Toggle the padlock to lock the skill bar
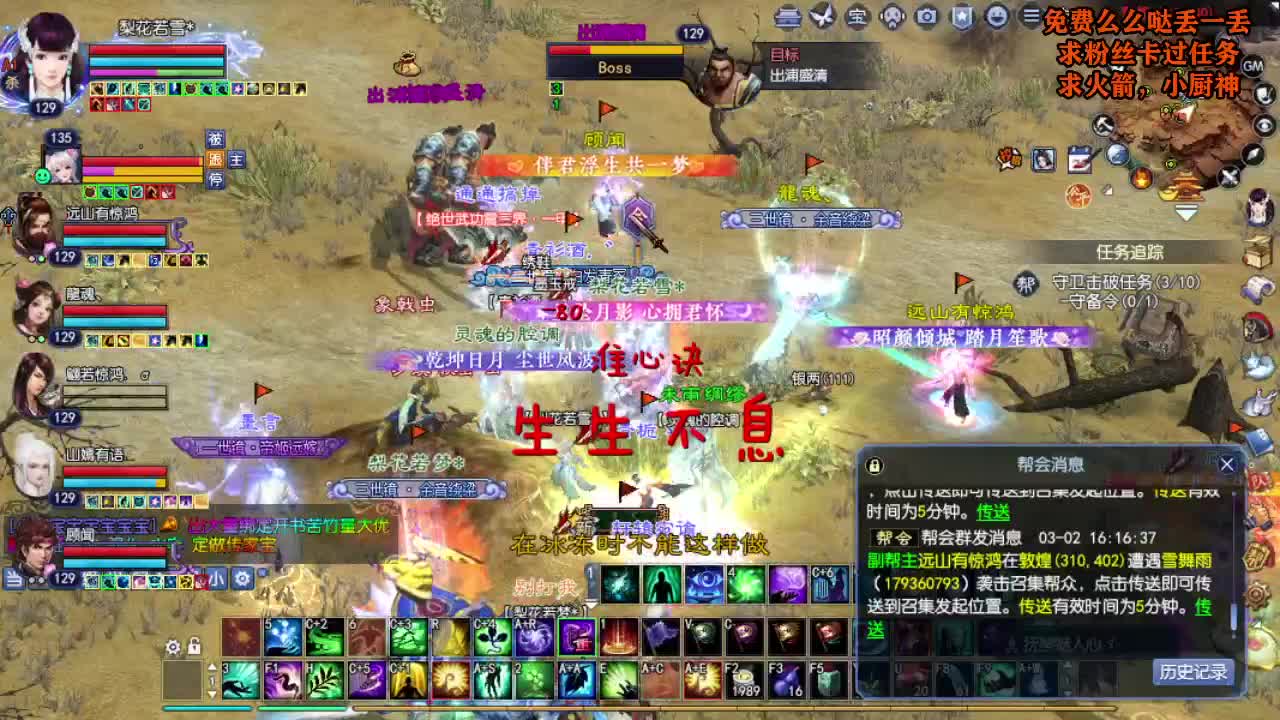Screen dimensions: 1280x720 pyautogui.click(x=194, y=646)
